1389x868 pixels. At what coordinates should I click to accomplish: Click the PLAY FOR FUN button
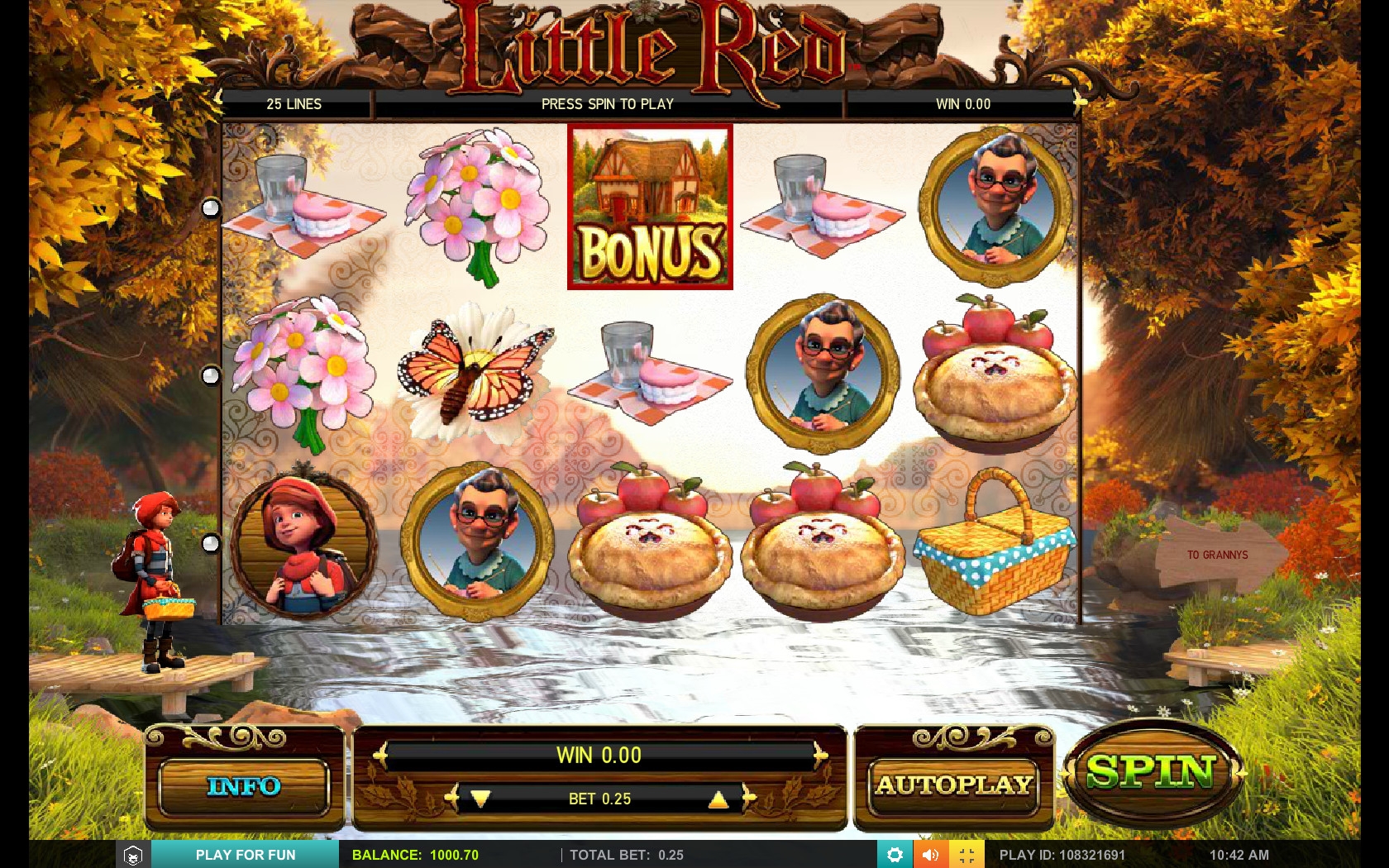pyautogui.click(x=246, y=855)
